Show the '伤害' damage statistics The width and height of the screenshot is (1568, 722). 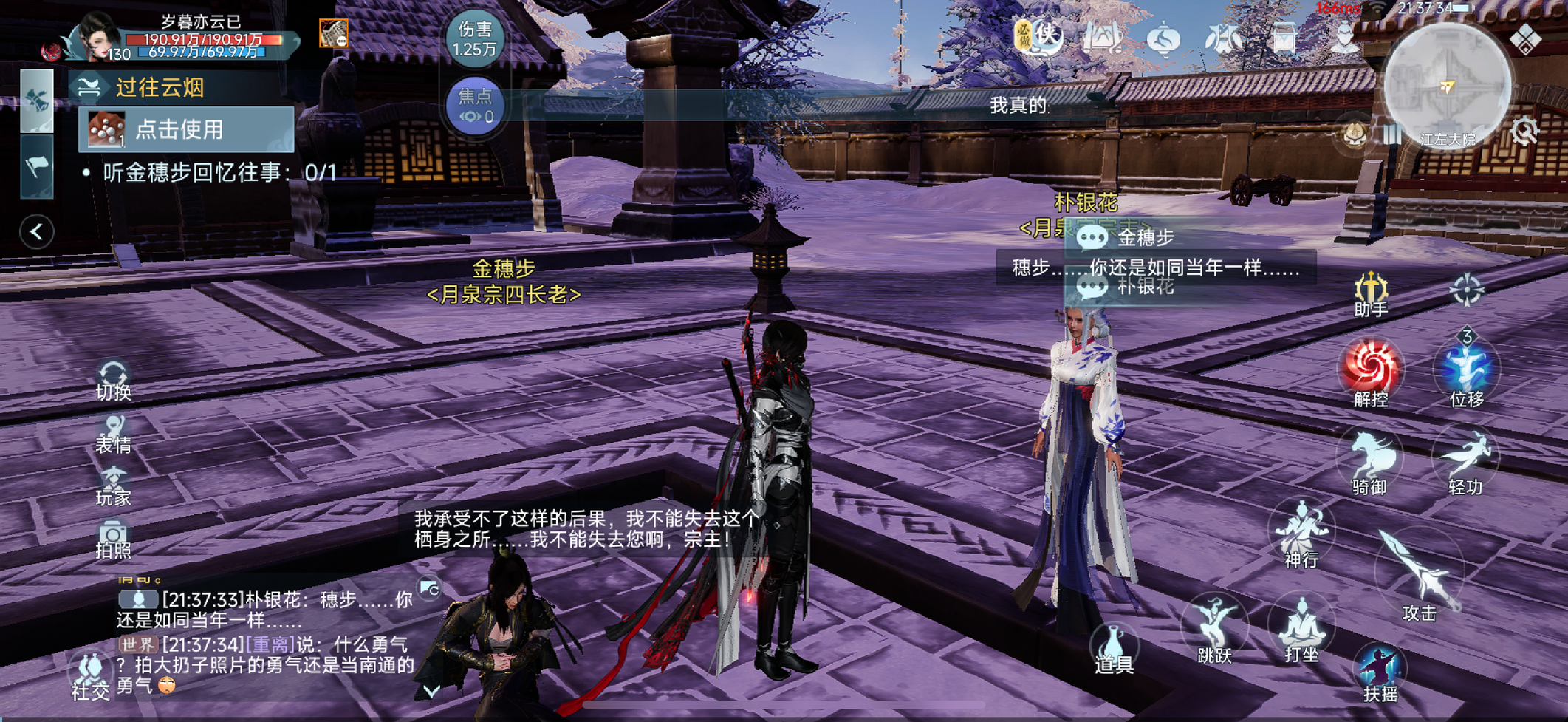point(474,38)
